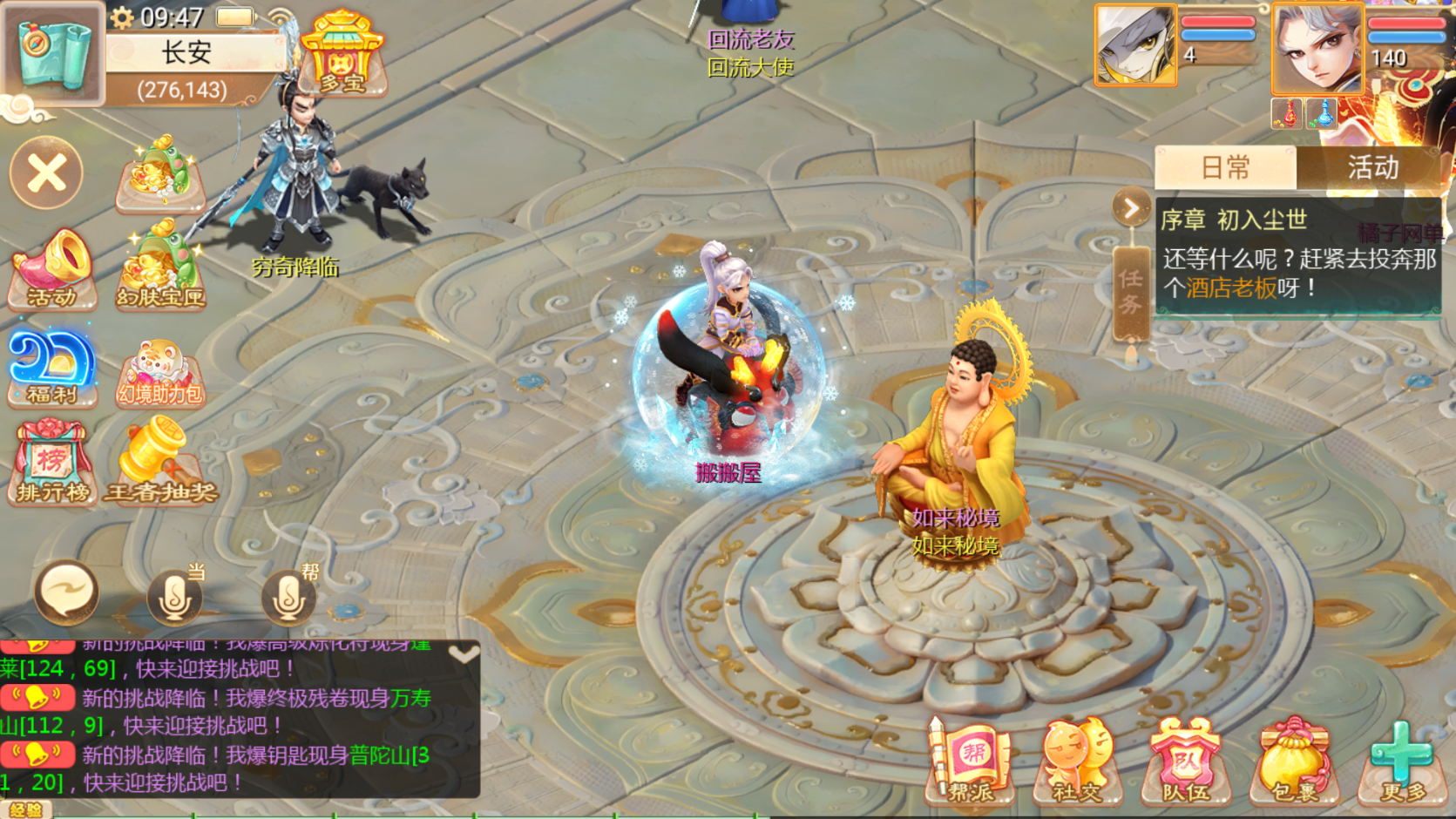Open the 排行榜 ranking board
The width and height of the screenshot is (1456, 819).
52,464
